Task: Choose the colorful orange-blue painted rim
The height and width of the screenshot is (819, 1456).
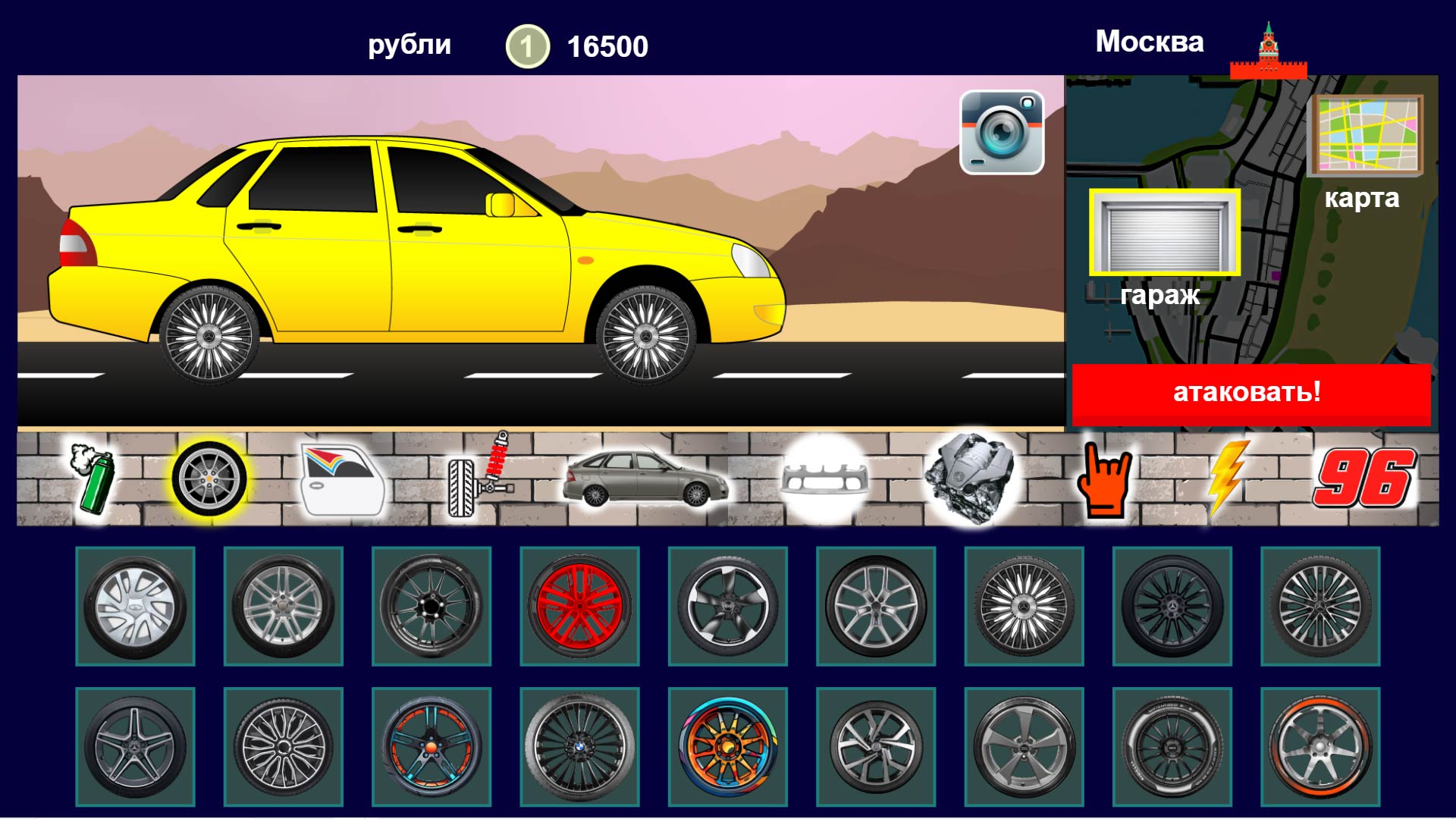Action: [x=432, y=747]
